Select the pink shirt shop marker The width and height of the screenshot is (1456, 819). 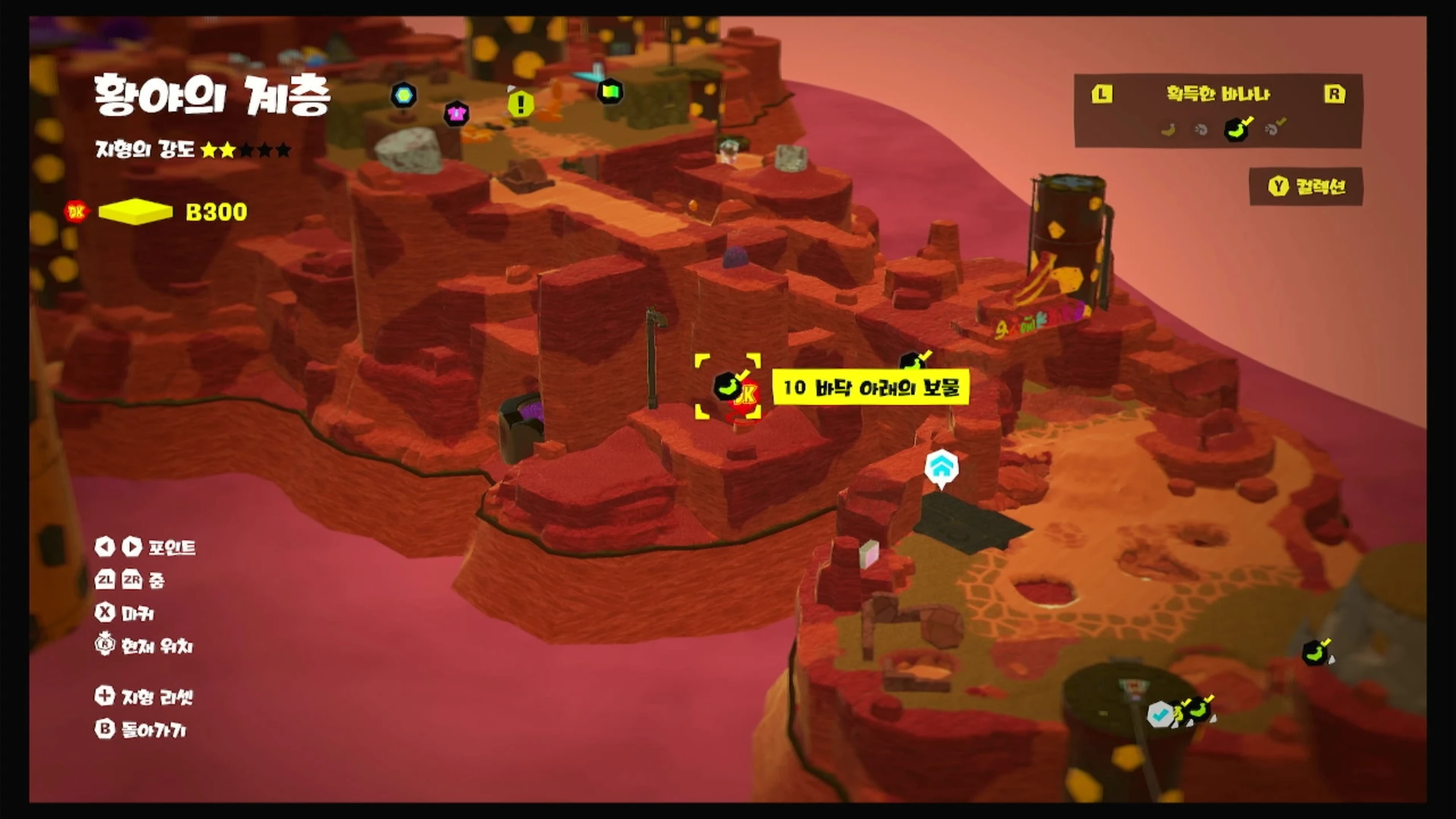[456, 113]
